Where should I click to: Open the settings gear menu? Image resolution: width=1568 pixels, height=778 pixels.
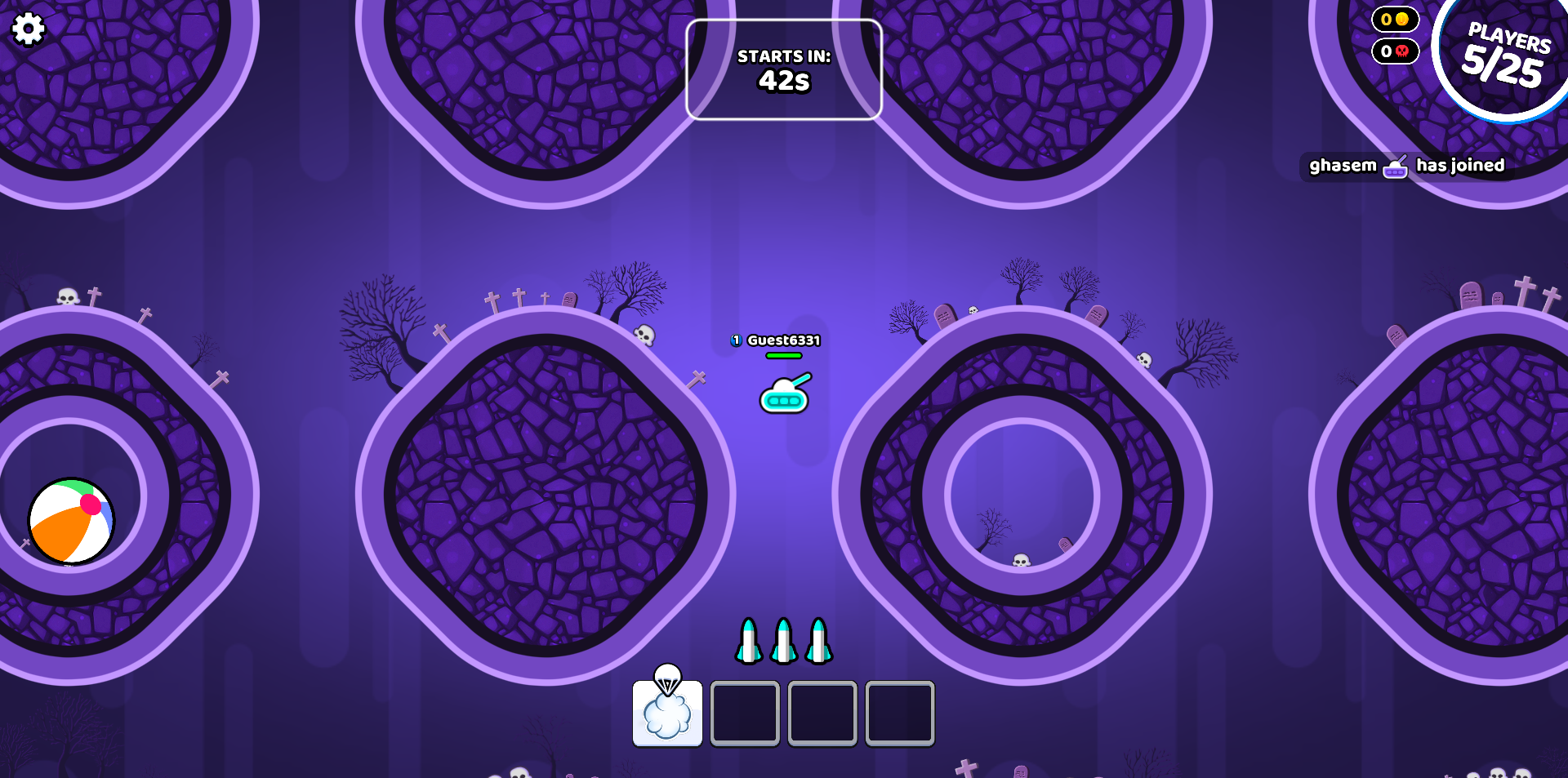28,29
